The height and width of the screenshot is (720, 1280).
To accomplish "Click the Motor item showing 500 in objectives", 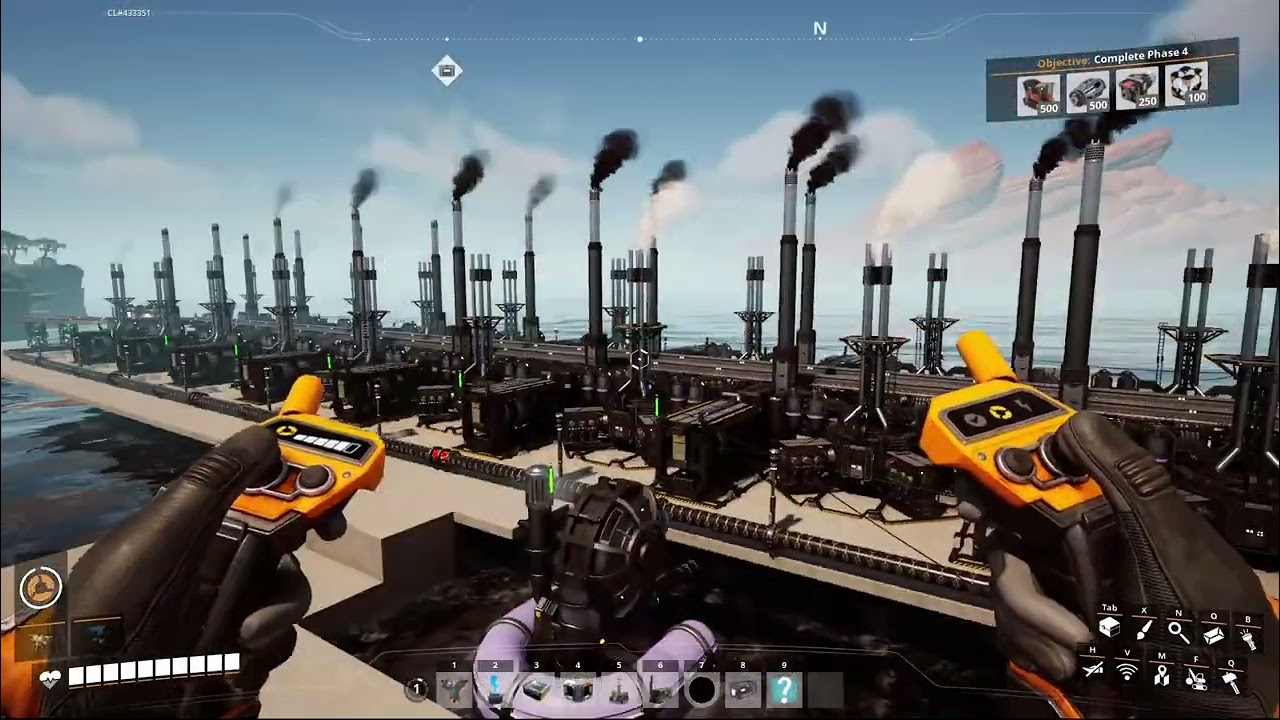I will [x=1088, y=90].
